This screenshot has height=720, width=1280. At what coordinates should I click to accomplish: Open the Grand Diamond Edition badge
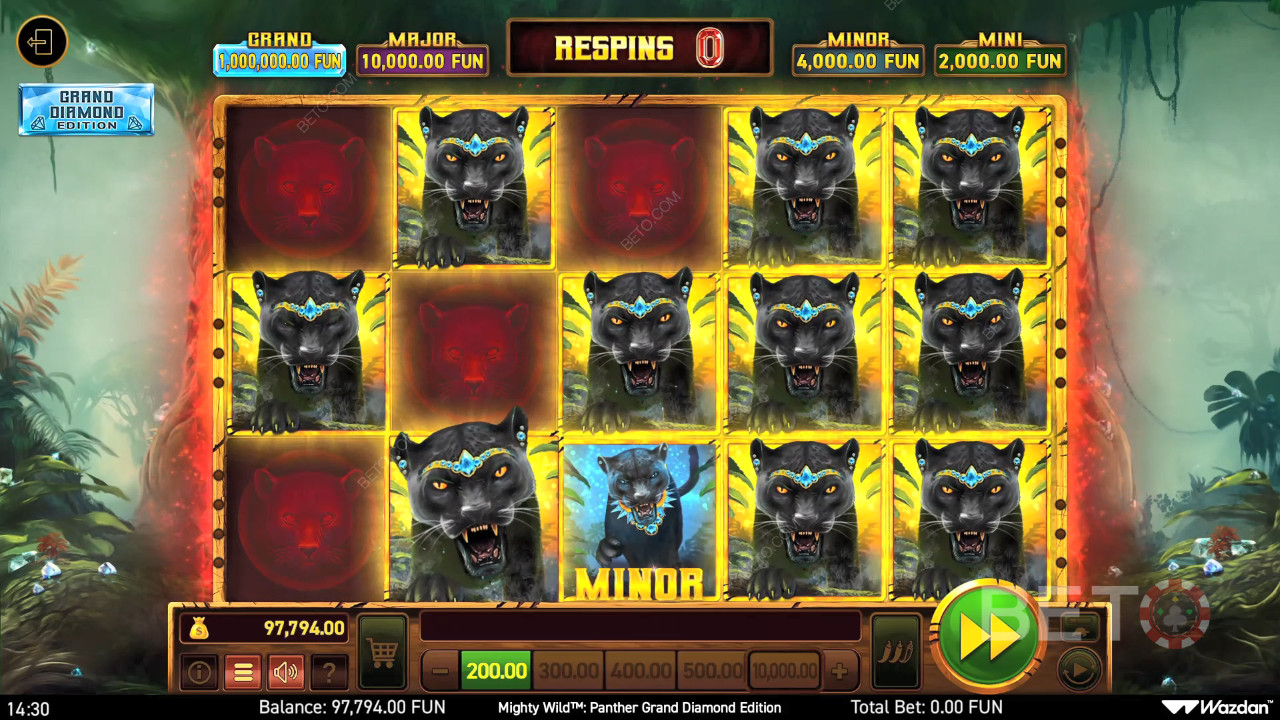click(x=86, y=110)
